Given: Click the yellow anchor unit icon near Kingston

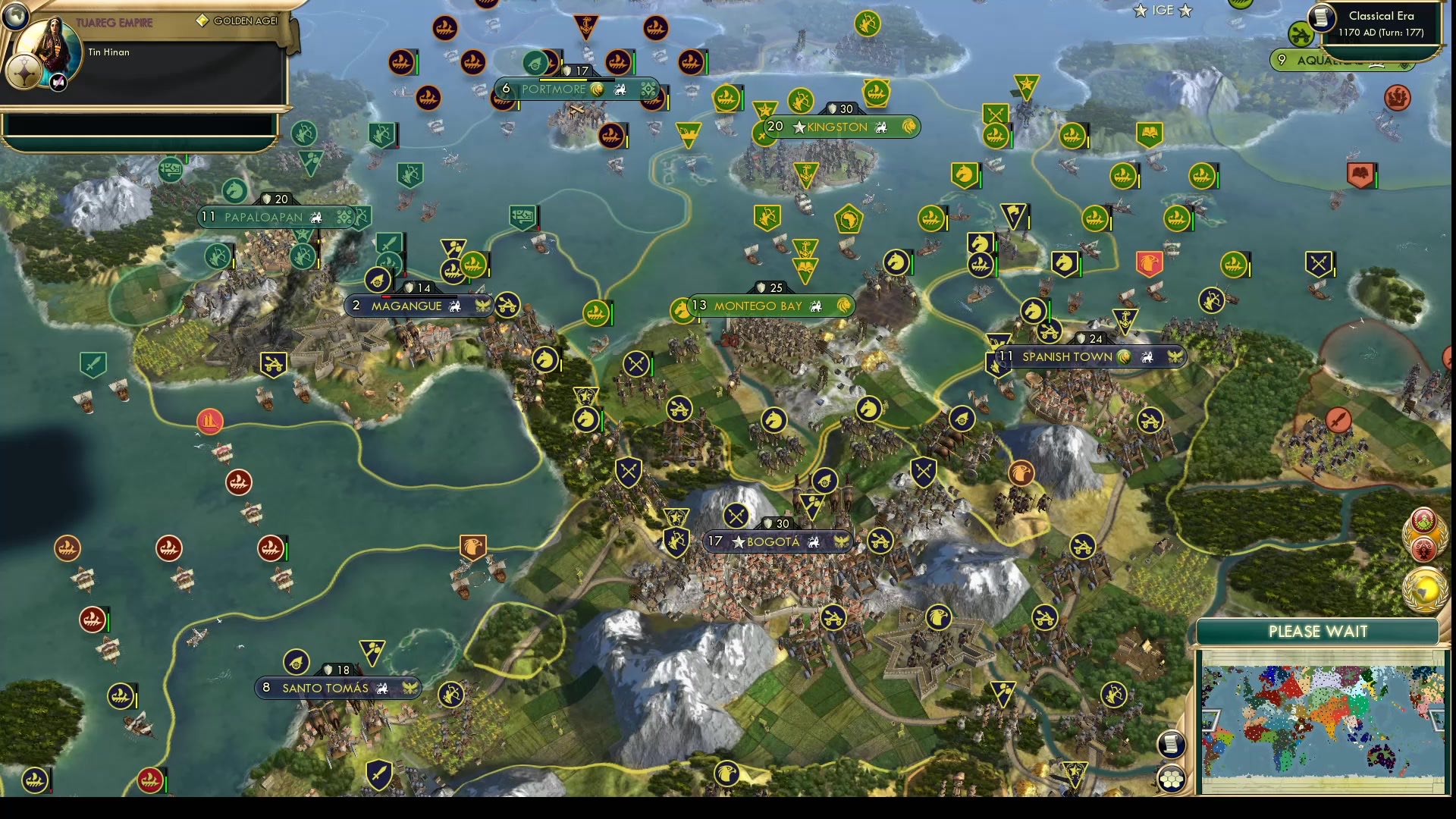Looking at the screenshot, I should coord(805,174).
